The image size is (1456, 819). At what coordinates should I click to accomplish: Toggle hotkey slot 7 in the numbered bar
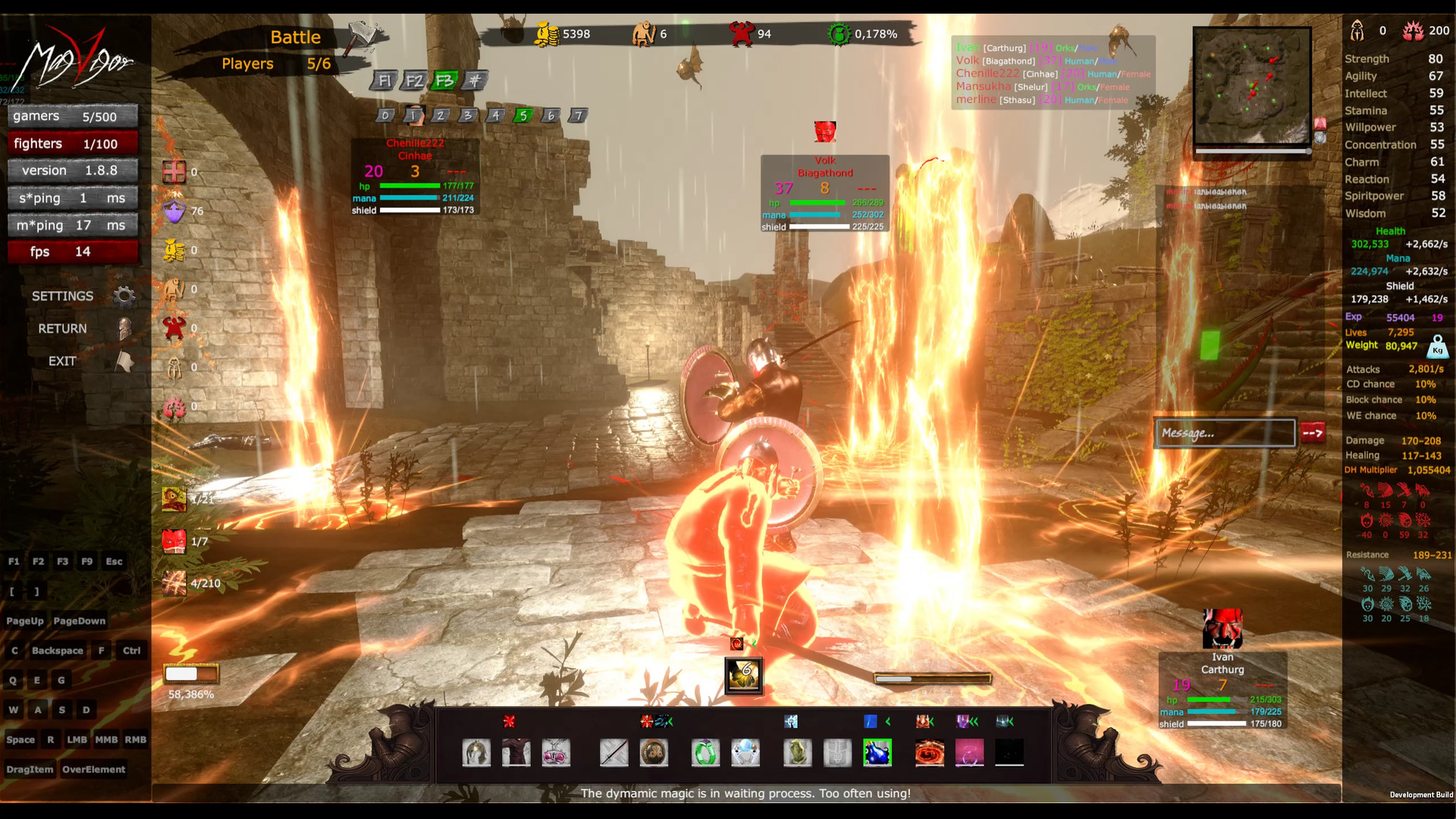pyautogui.click(x=578, y=115)
